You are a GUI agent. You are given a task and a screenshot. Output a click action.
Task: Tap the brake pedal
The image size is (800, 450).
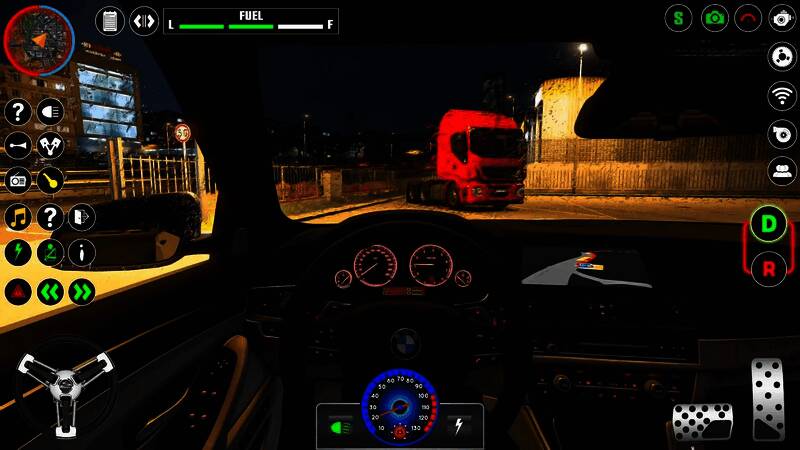coord(702,421)
